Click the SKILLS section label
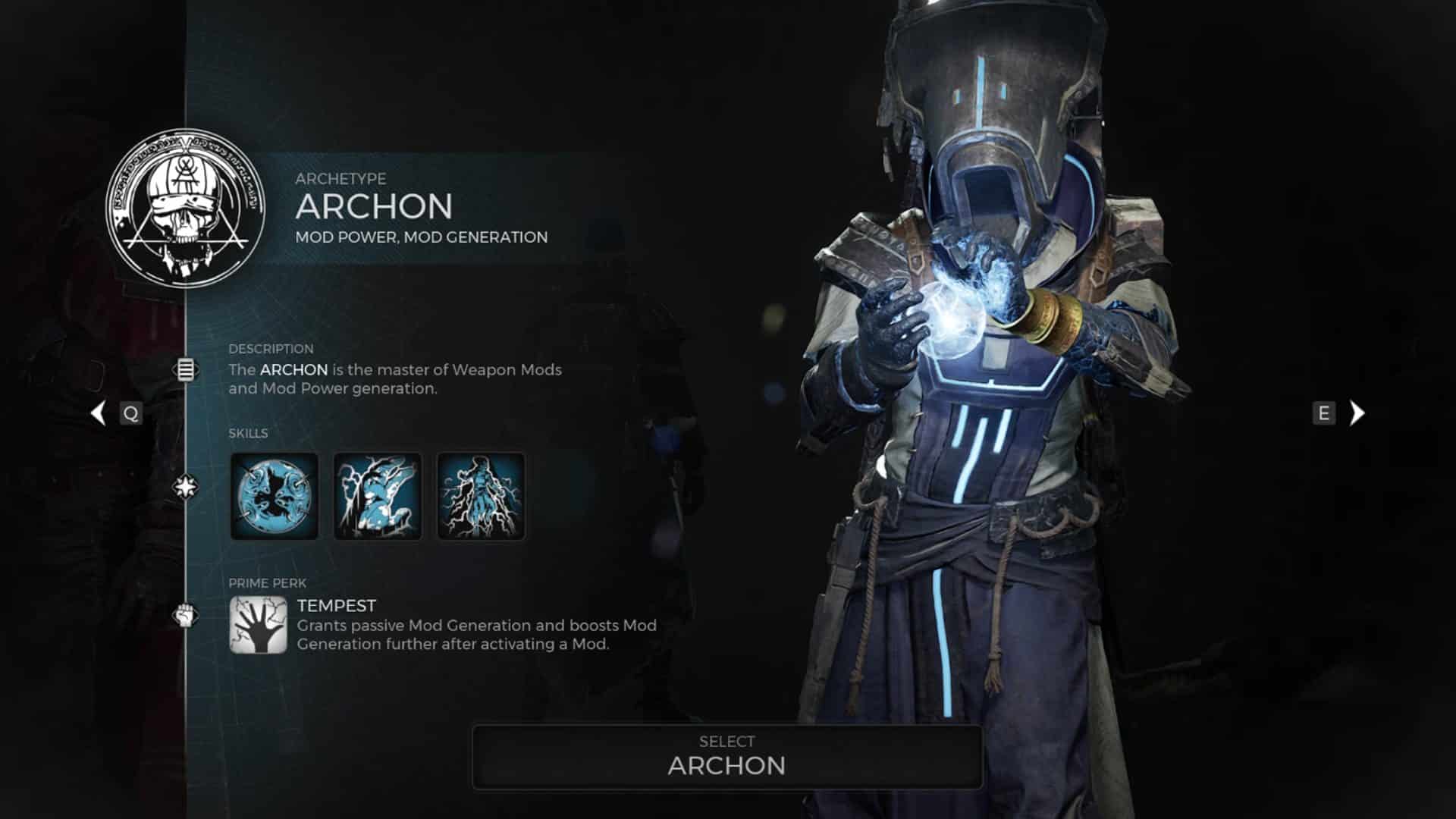This screenshot has height=819, width=1456. pos(248,434)
